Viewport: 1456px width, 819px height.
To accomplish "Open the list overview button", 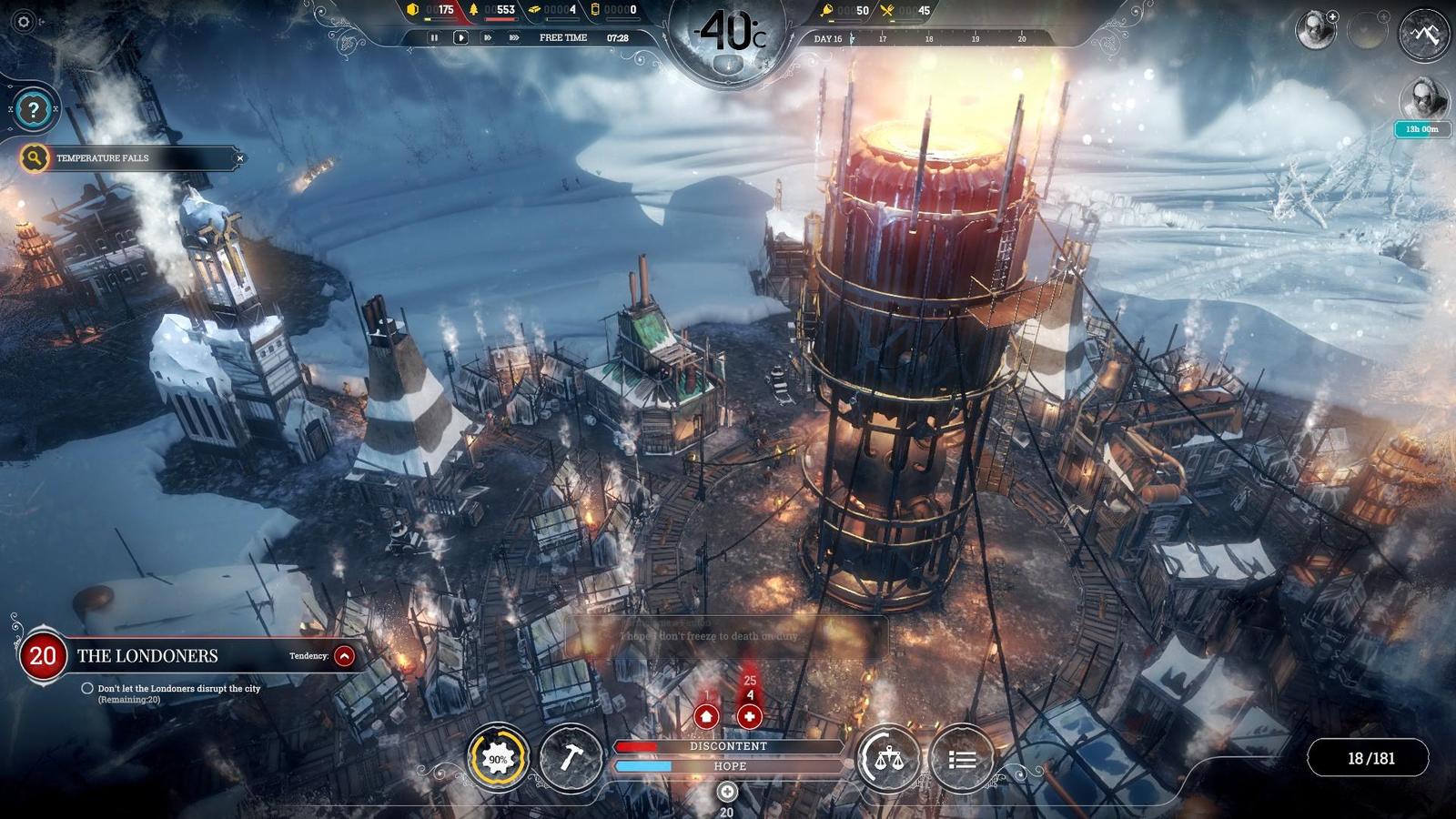I will click(962, 758).
